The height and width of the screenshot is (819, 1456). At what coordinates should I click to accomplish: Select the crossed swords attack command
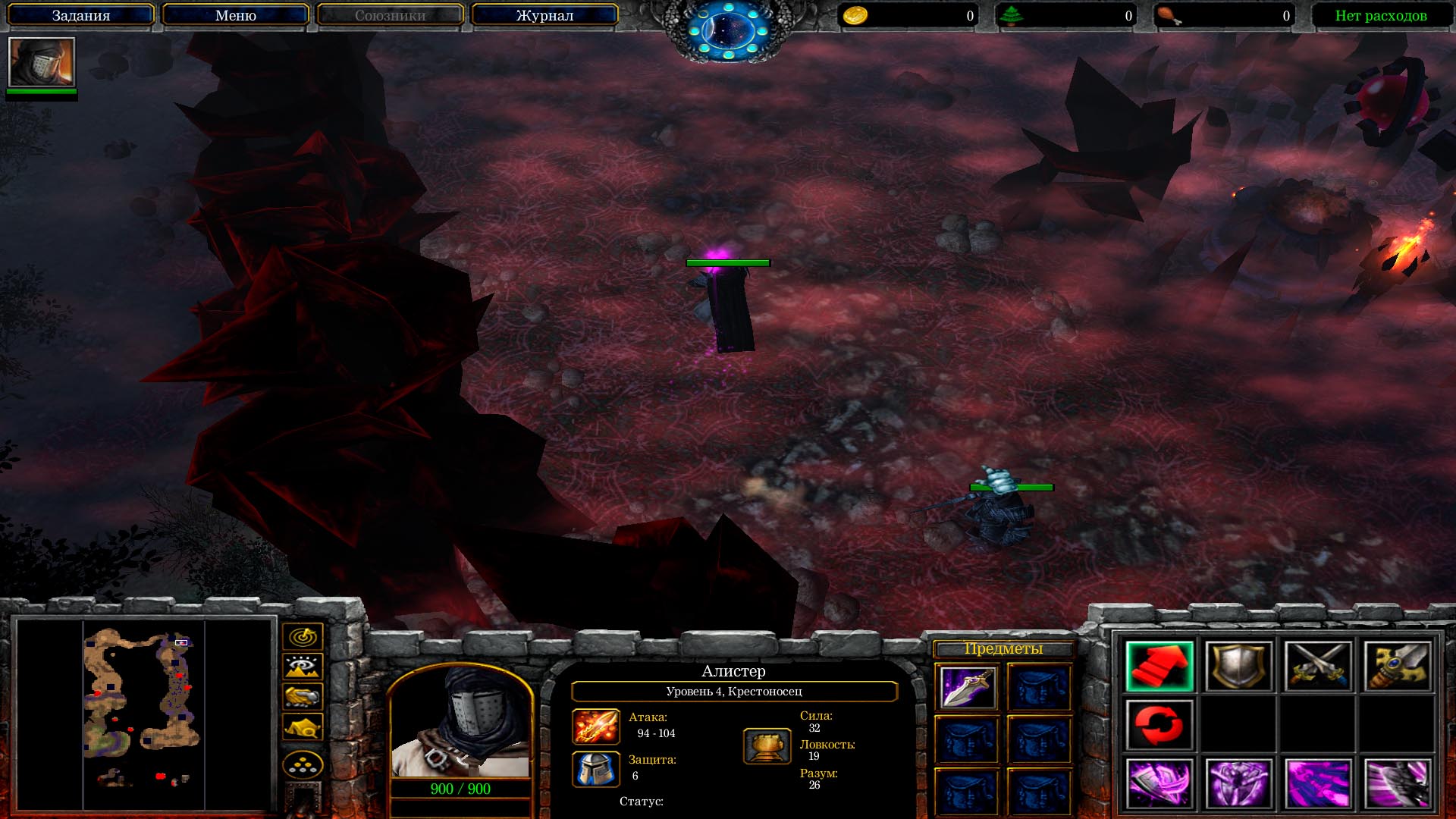click(1318, 667)
